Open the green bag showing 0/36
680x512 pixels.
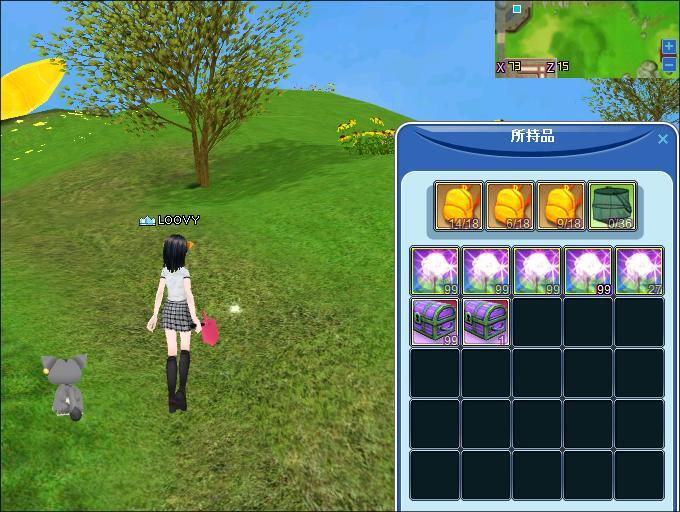tap(612, 206)
